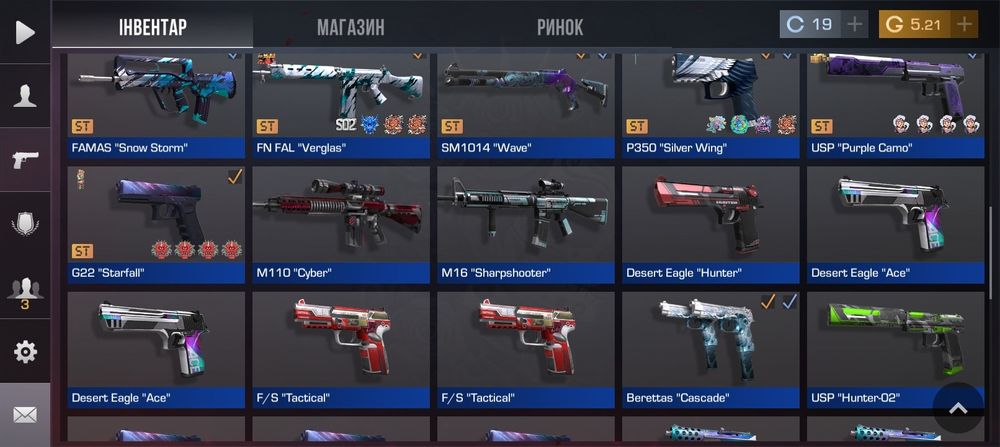1000x447 pixels.
Task: Tap the play arrow in sidebar
Action: pos(25,32)
